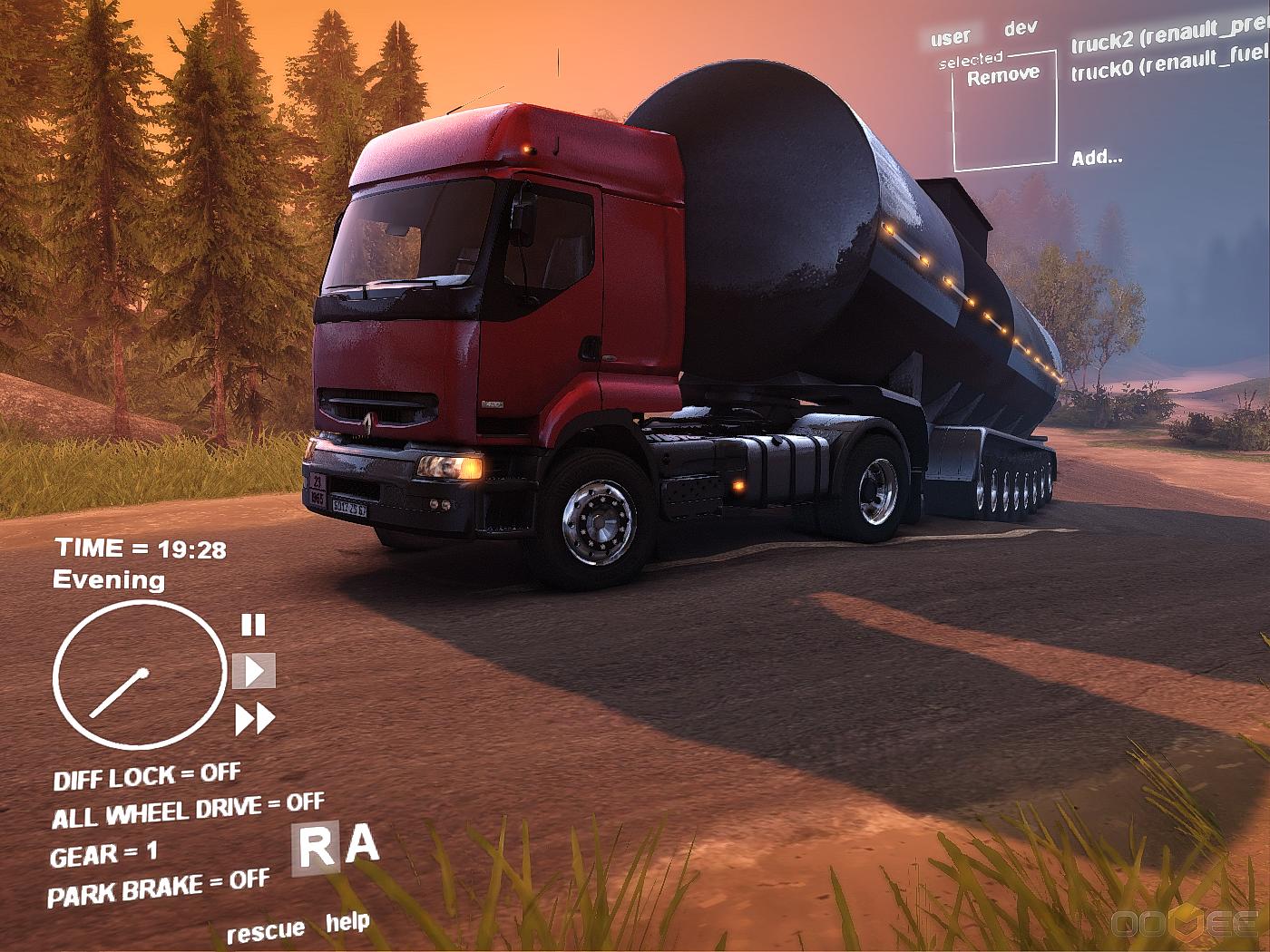
Task: Switch to the dev tab
Action: [1021, 28]
